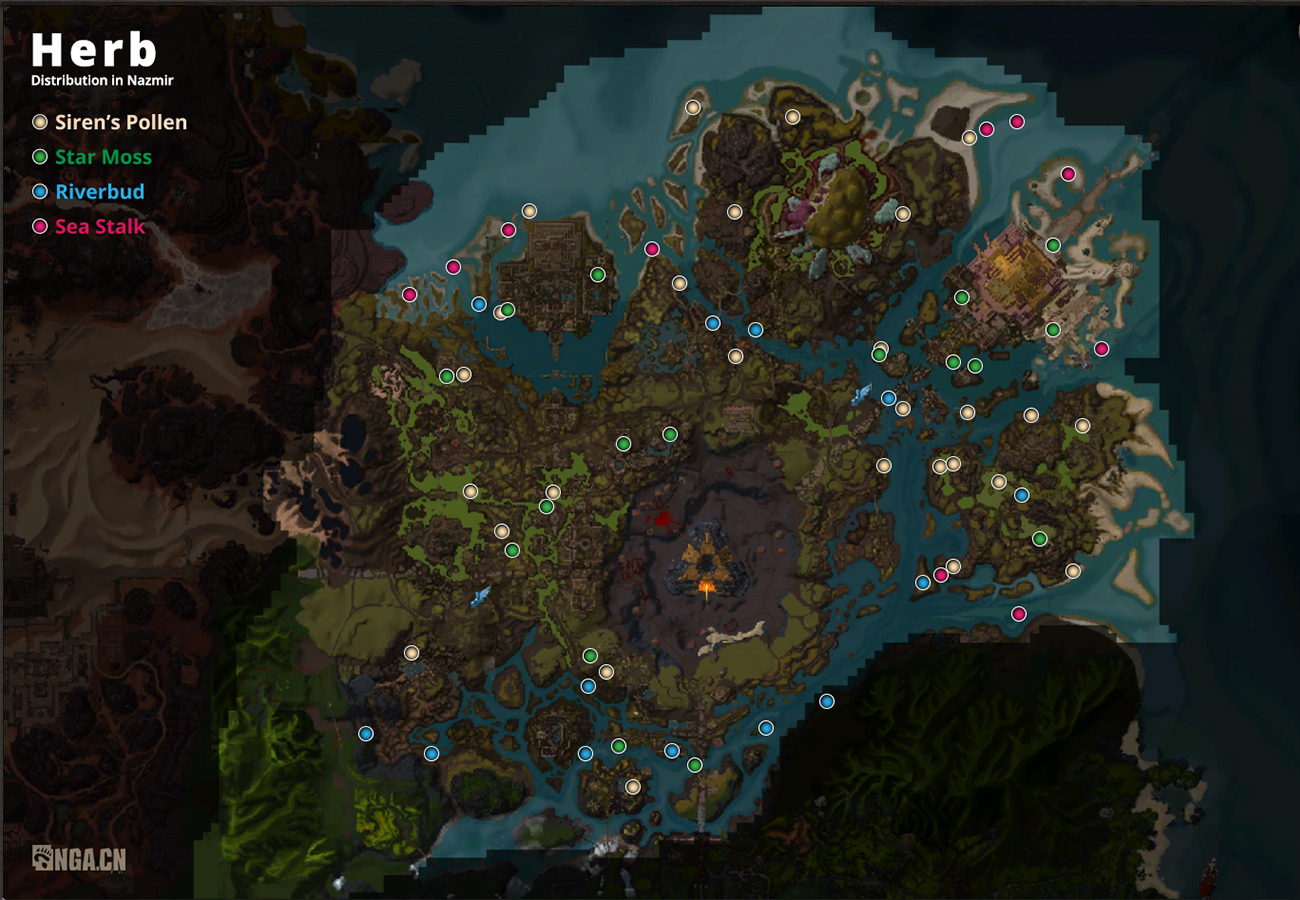This screenshot has height=900, width=1300.
Task: Toggle the Riverbud legend entry
Action: click(x=88, y=192)
